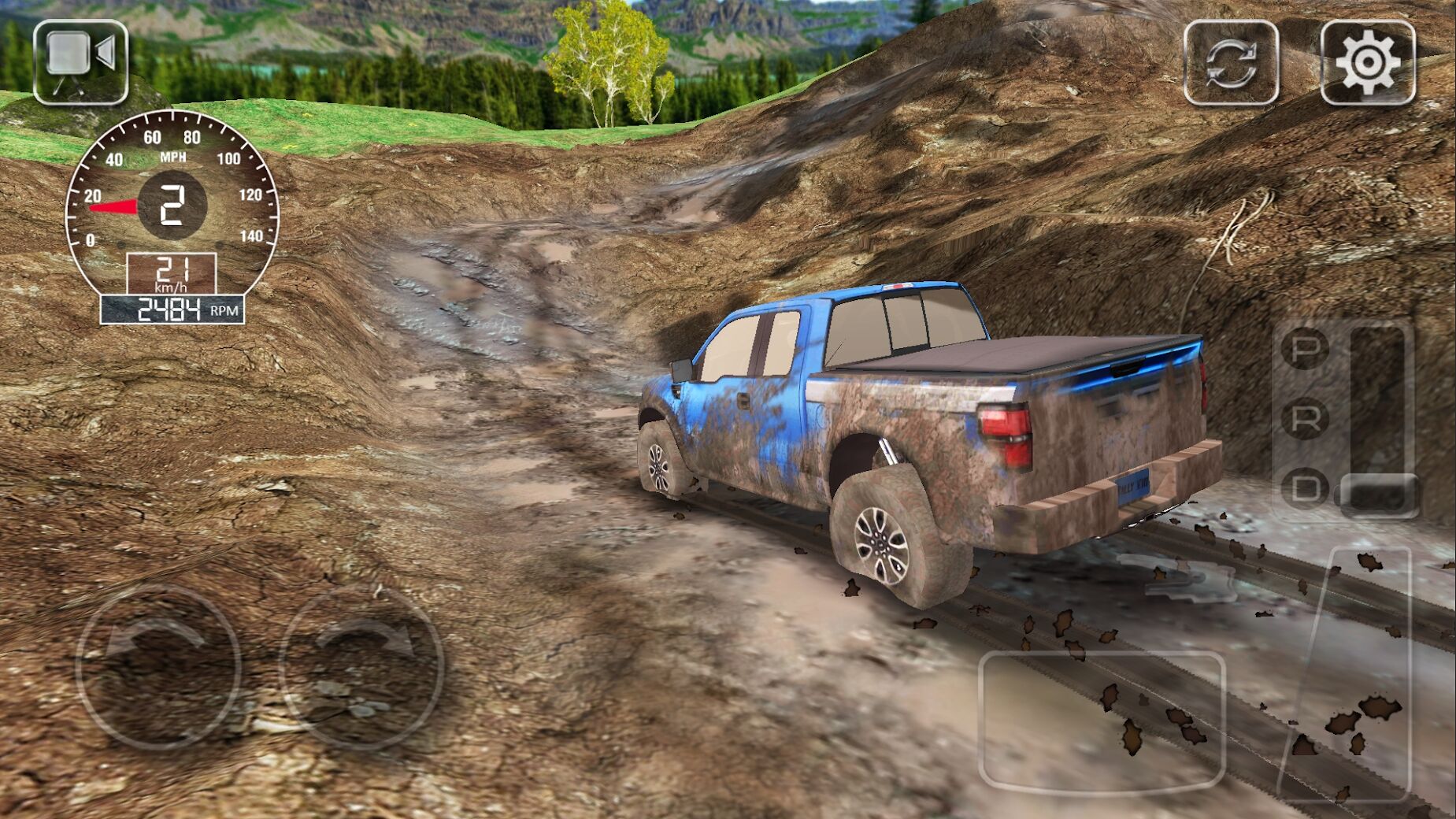Tap the restart level icon
The width and height of the screenshot is (1456, 819).
coord(1228,61)
